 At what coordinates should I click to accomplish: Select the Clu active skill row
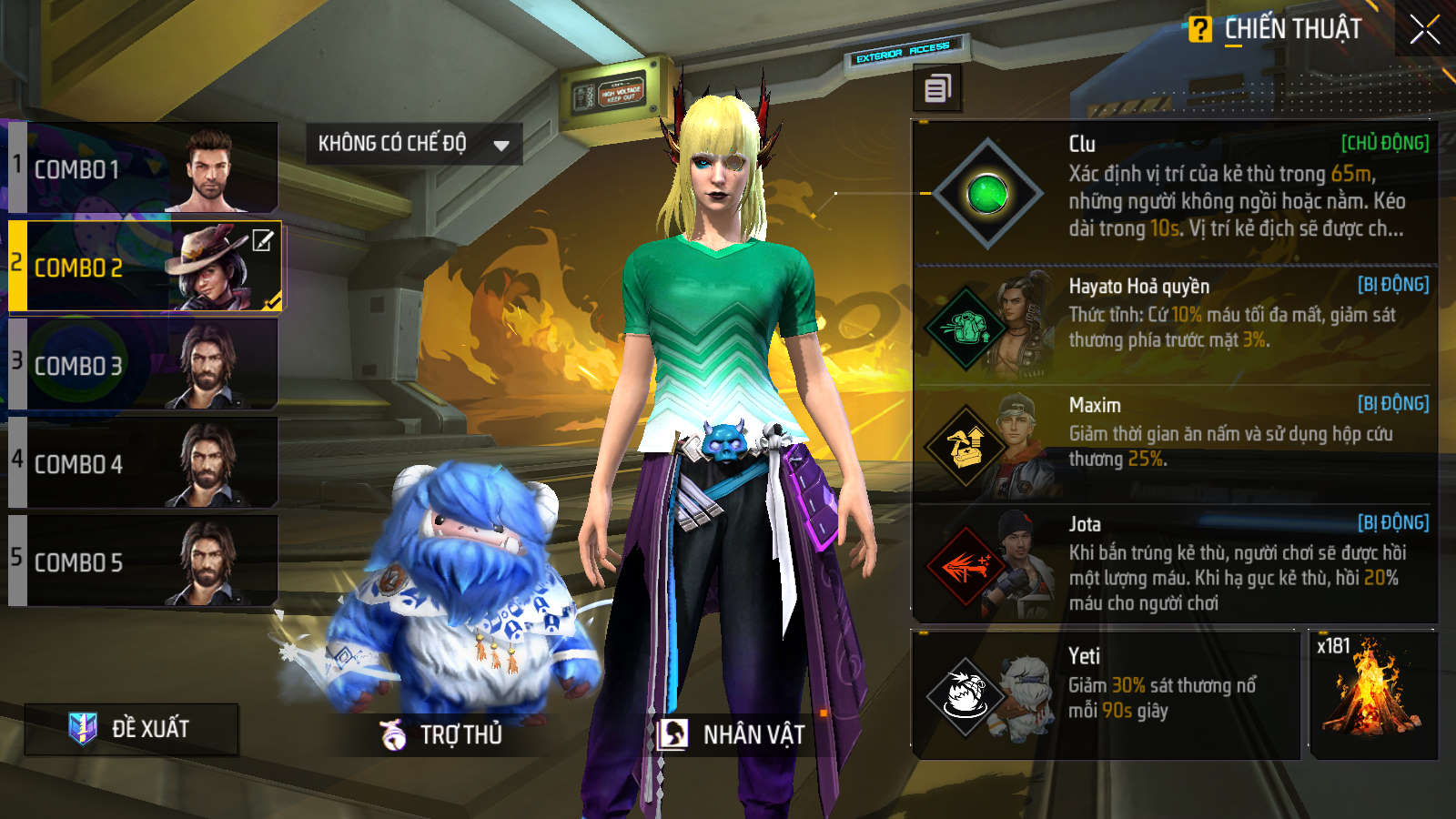(1174, 193)
